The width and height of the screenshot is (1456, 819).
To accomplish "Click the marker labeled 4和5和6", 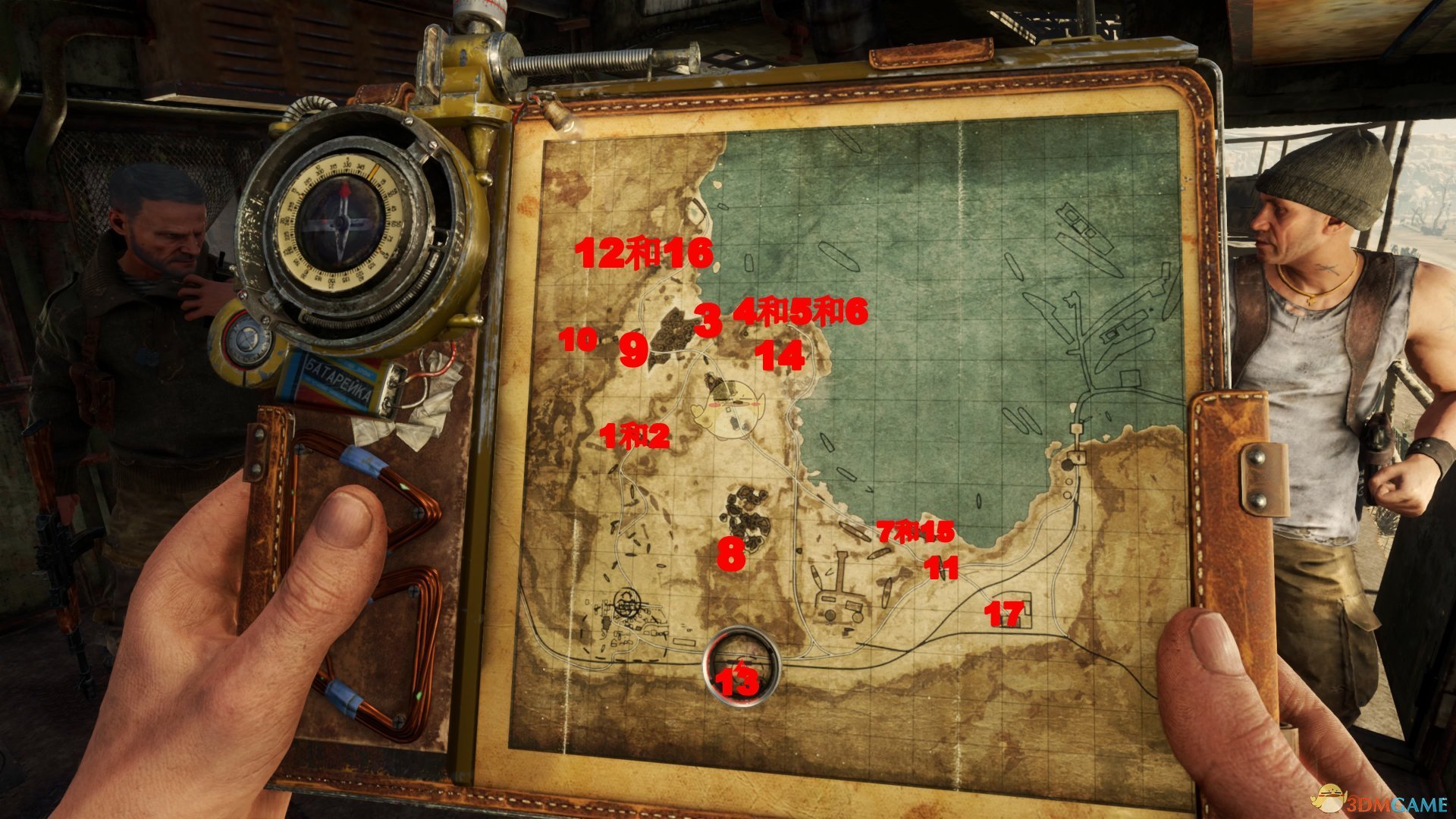I will (x=800, y=312).
